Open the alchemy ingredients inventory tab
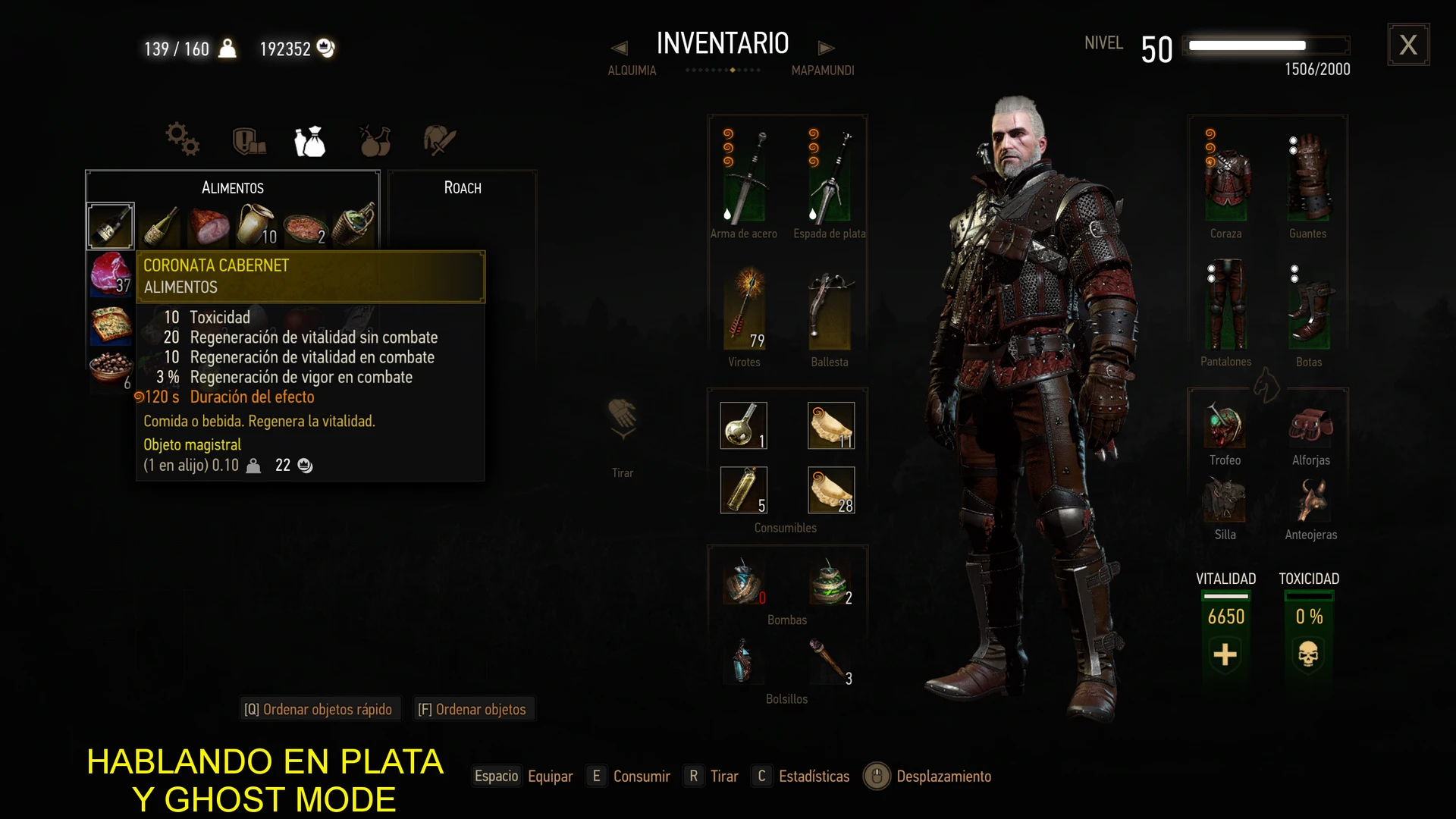 (375, 141)
